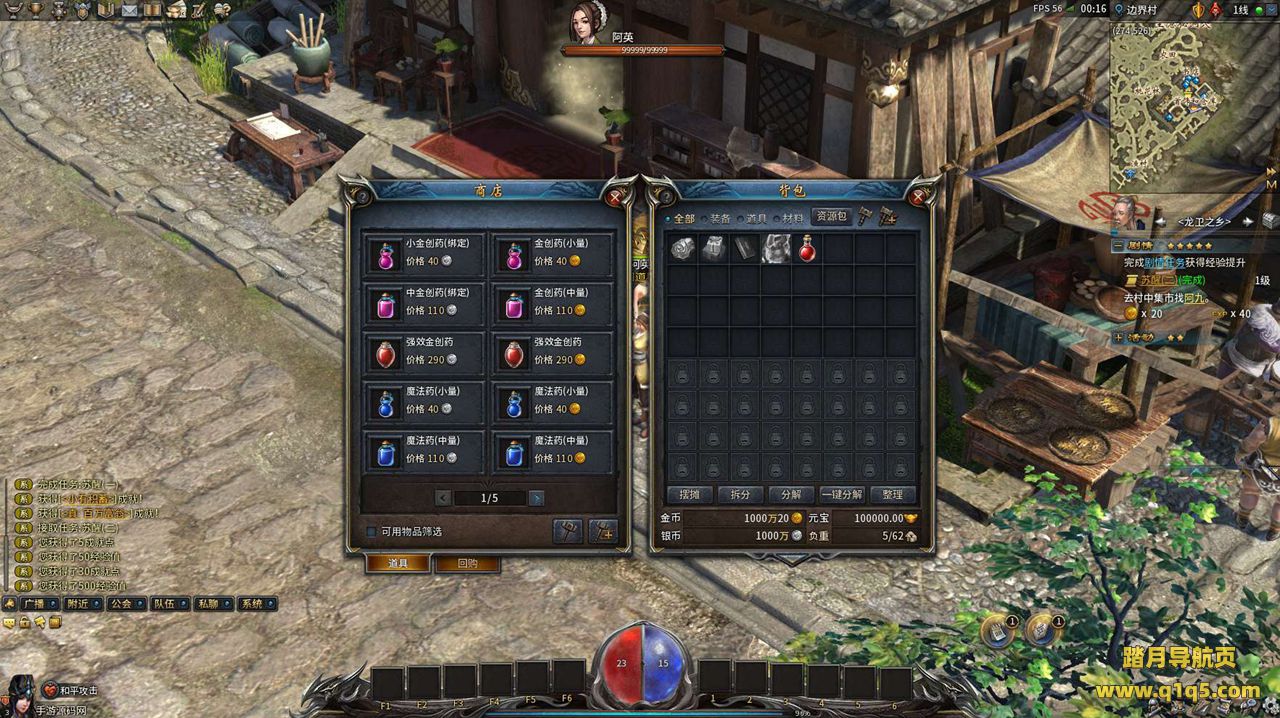This screenshot has height=718, width=1280.
Task: Filter the backpack by 材料
Action: pos(792,218)
